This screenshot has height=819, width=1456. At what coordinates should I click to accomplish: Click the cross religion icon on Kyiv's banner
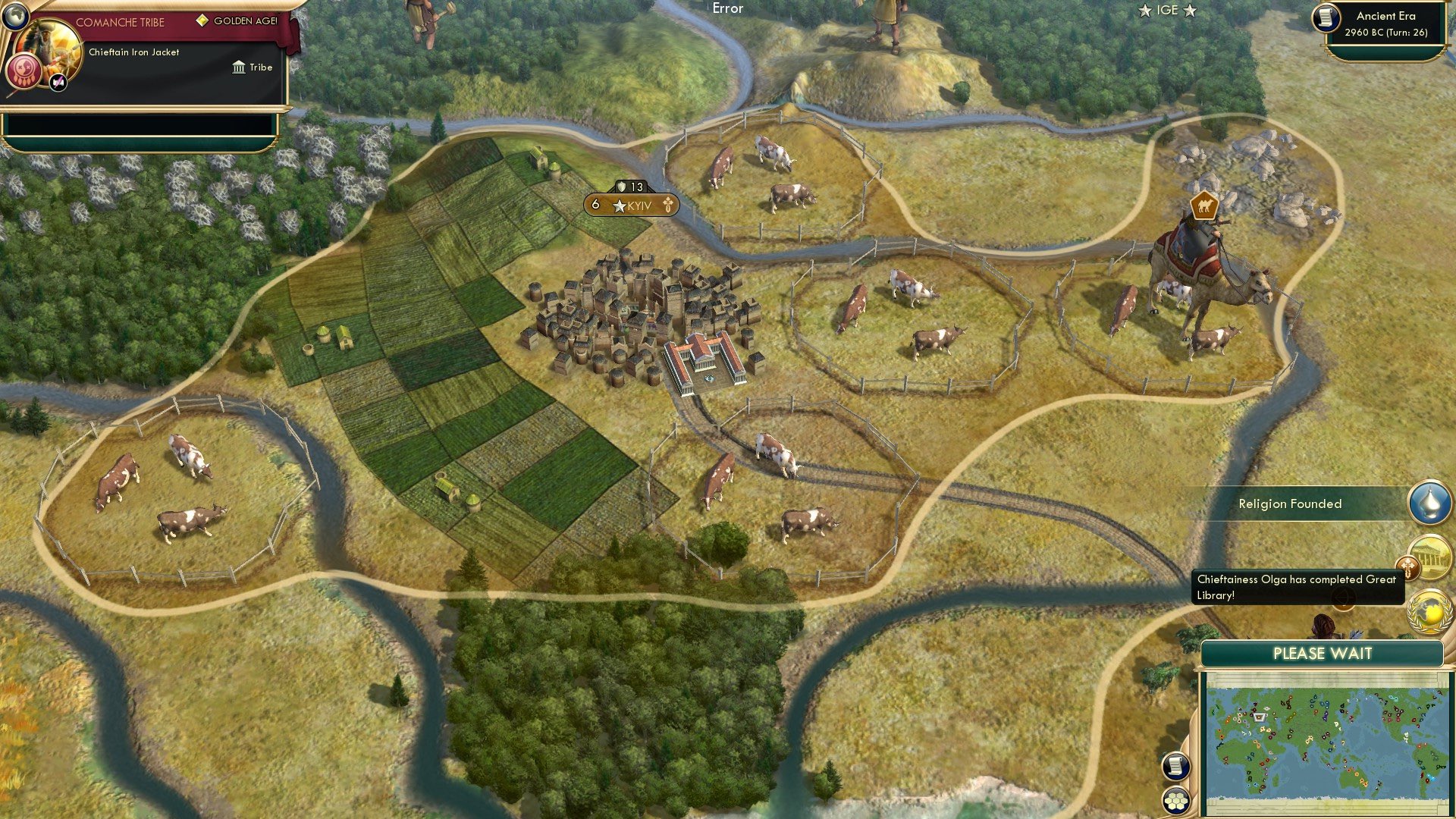pyautogui.click(x=667, y=206)
